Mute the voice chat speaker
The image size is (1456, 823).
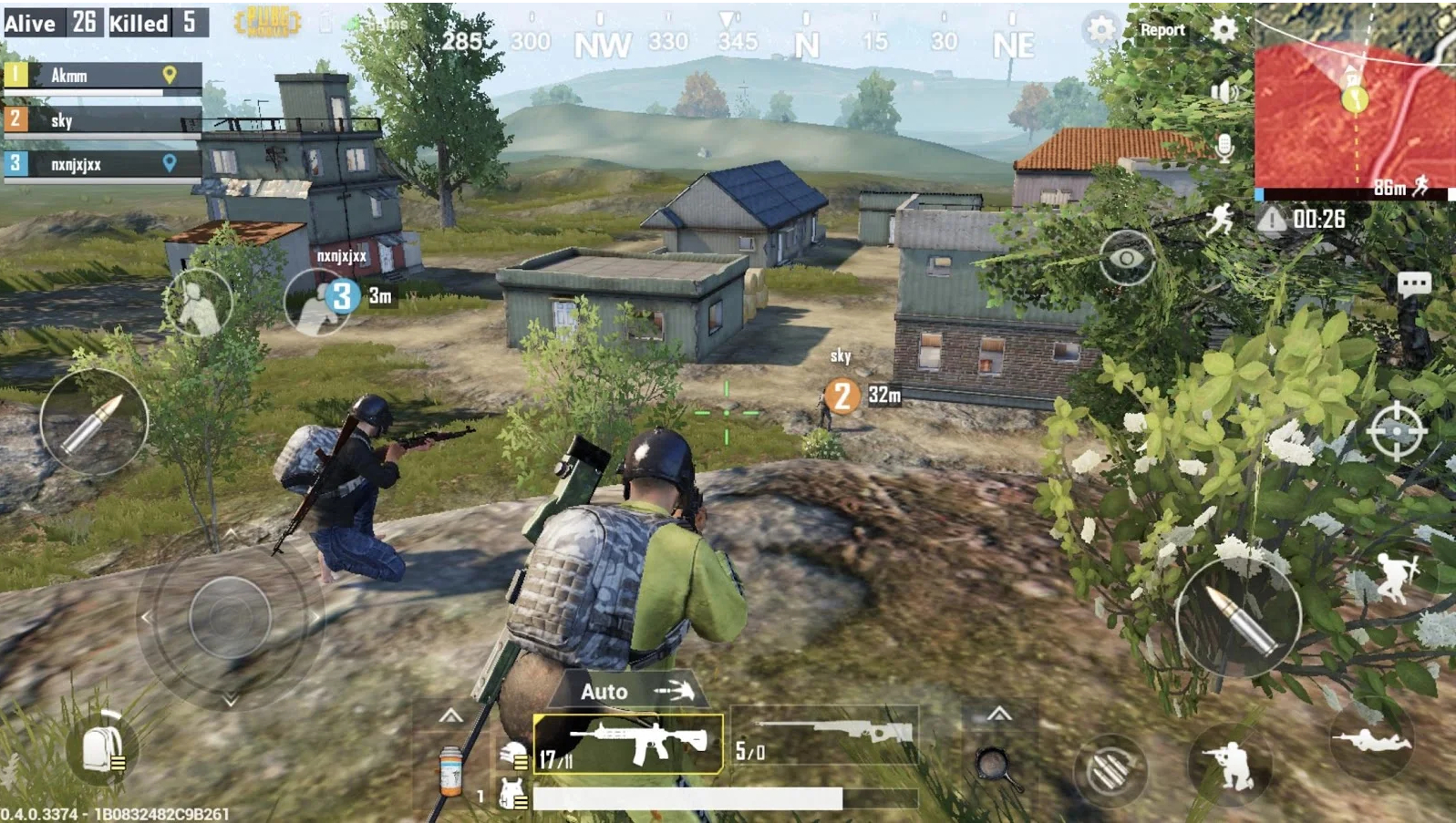(1224, 93)
